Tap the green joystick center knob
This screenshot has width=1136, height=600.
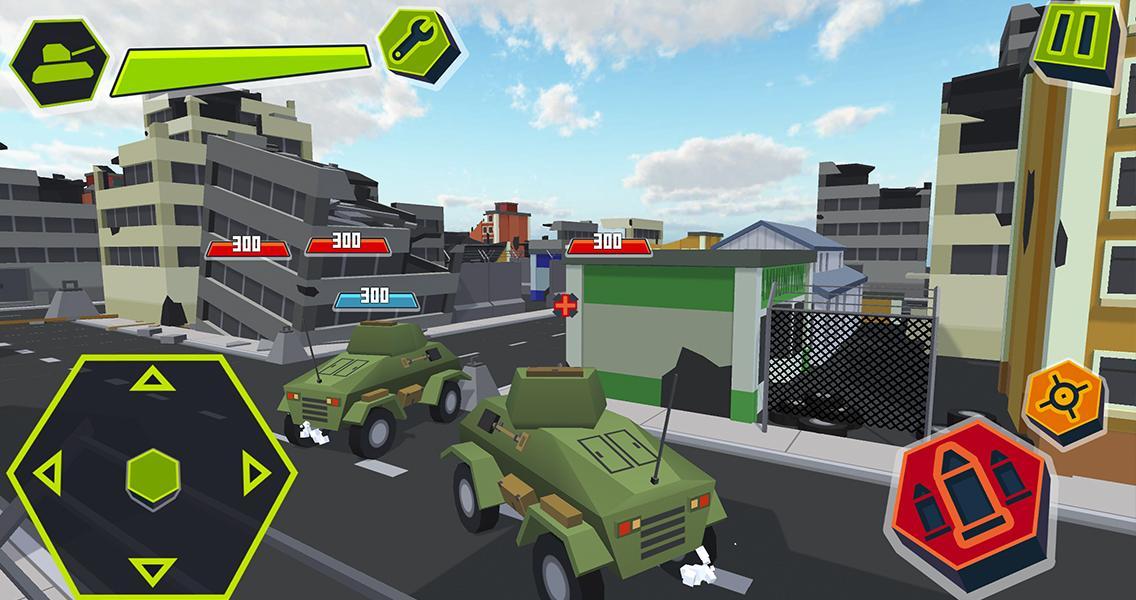[153, 476]
